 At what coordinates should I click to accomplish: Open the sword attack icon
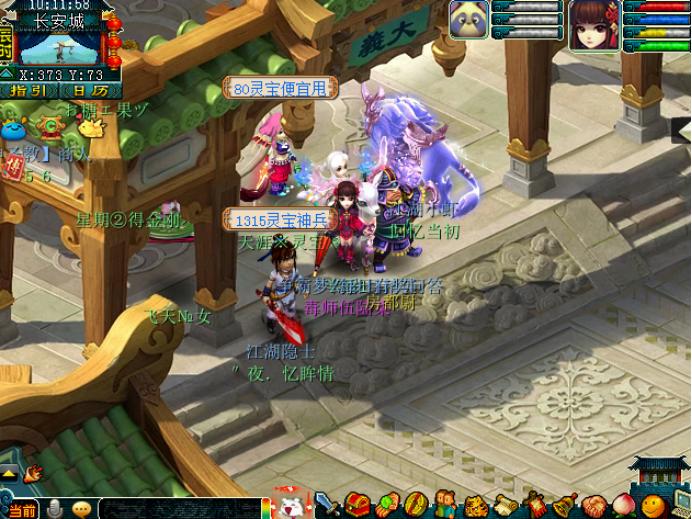tap(327, 504)
